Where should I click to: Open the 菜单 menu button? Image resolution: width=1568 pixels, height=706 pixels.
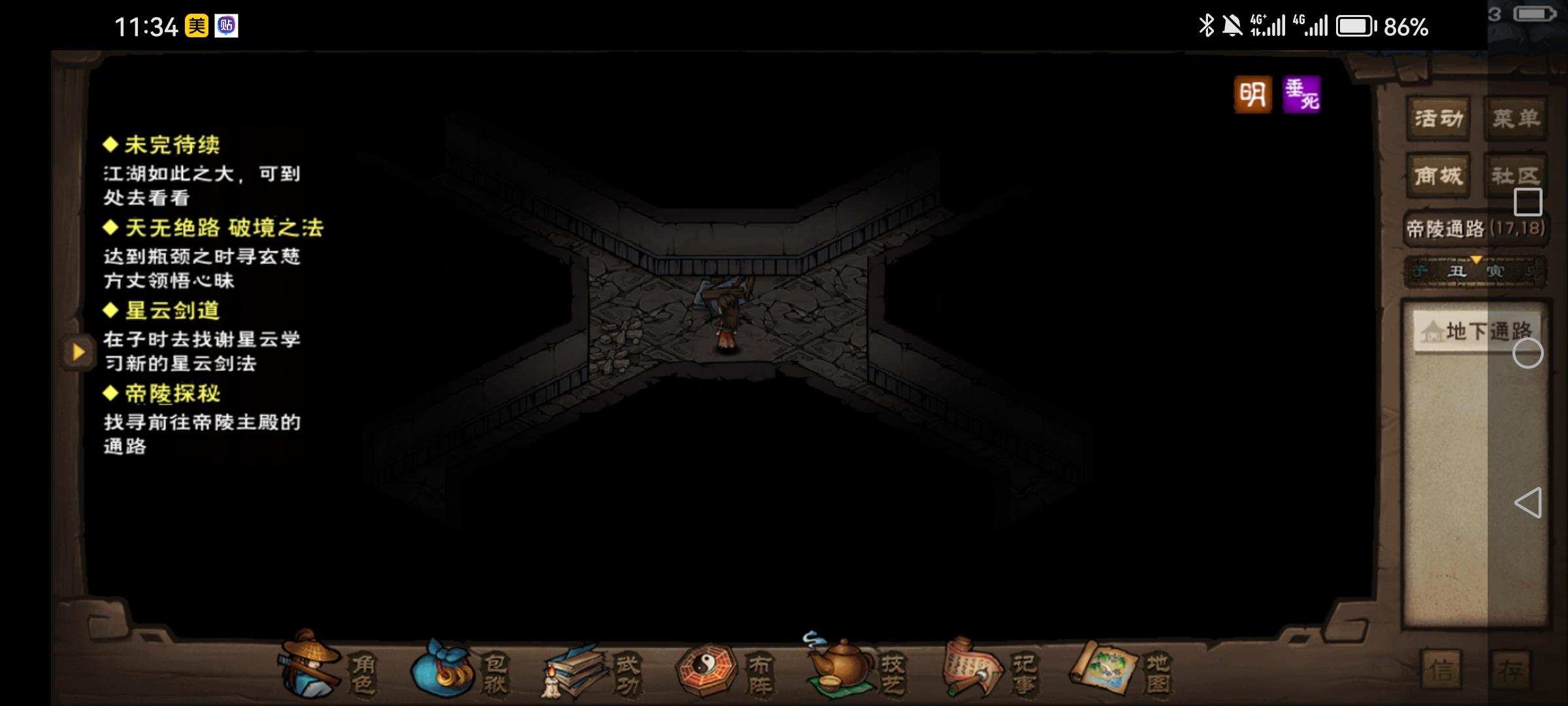[x=1515, y=118]
